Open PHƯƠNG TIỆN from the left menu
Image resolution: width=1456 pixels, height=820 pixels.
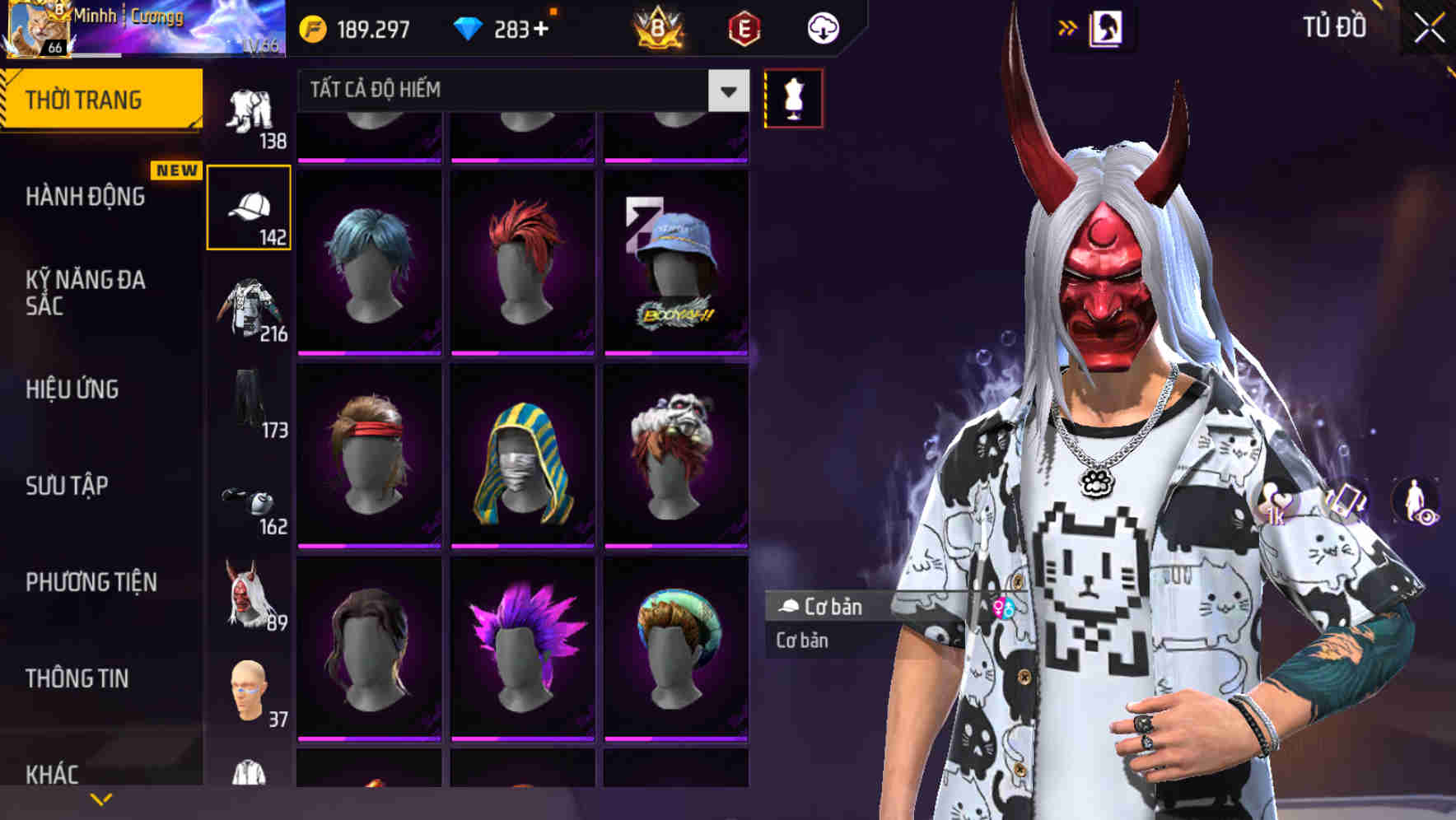[x=92, y=581]
